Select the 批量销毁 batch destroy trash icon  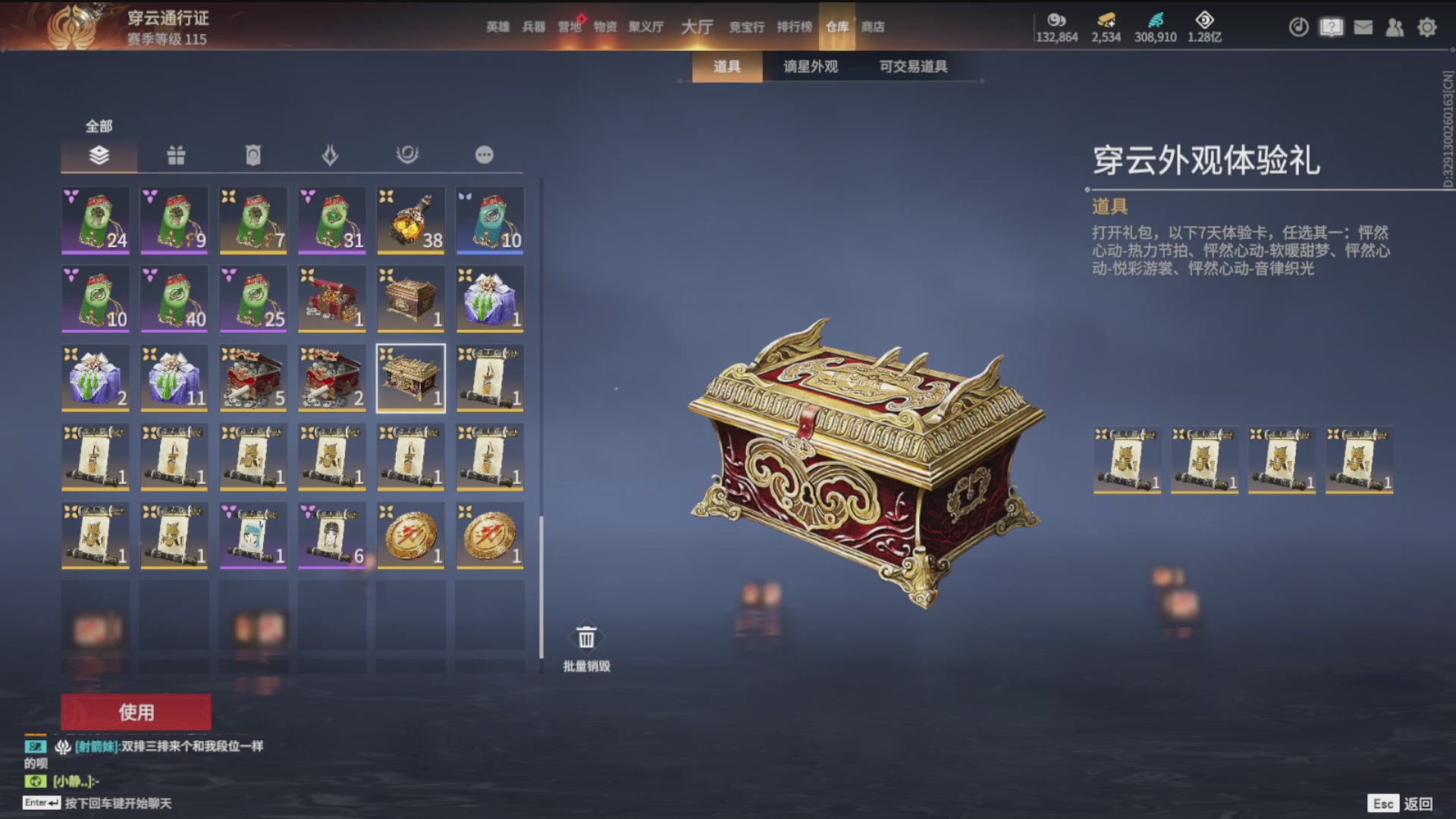pos(585,637)
